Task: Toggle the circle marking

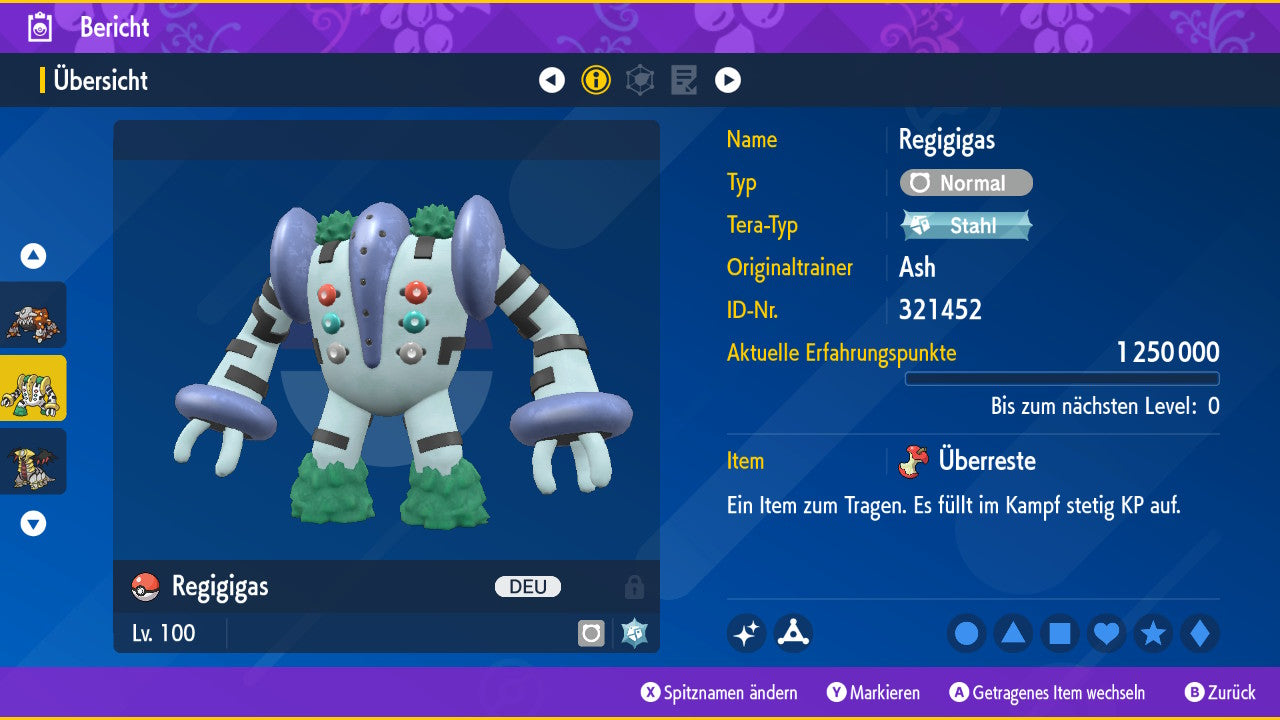Action: (967, 633)
